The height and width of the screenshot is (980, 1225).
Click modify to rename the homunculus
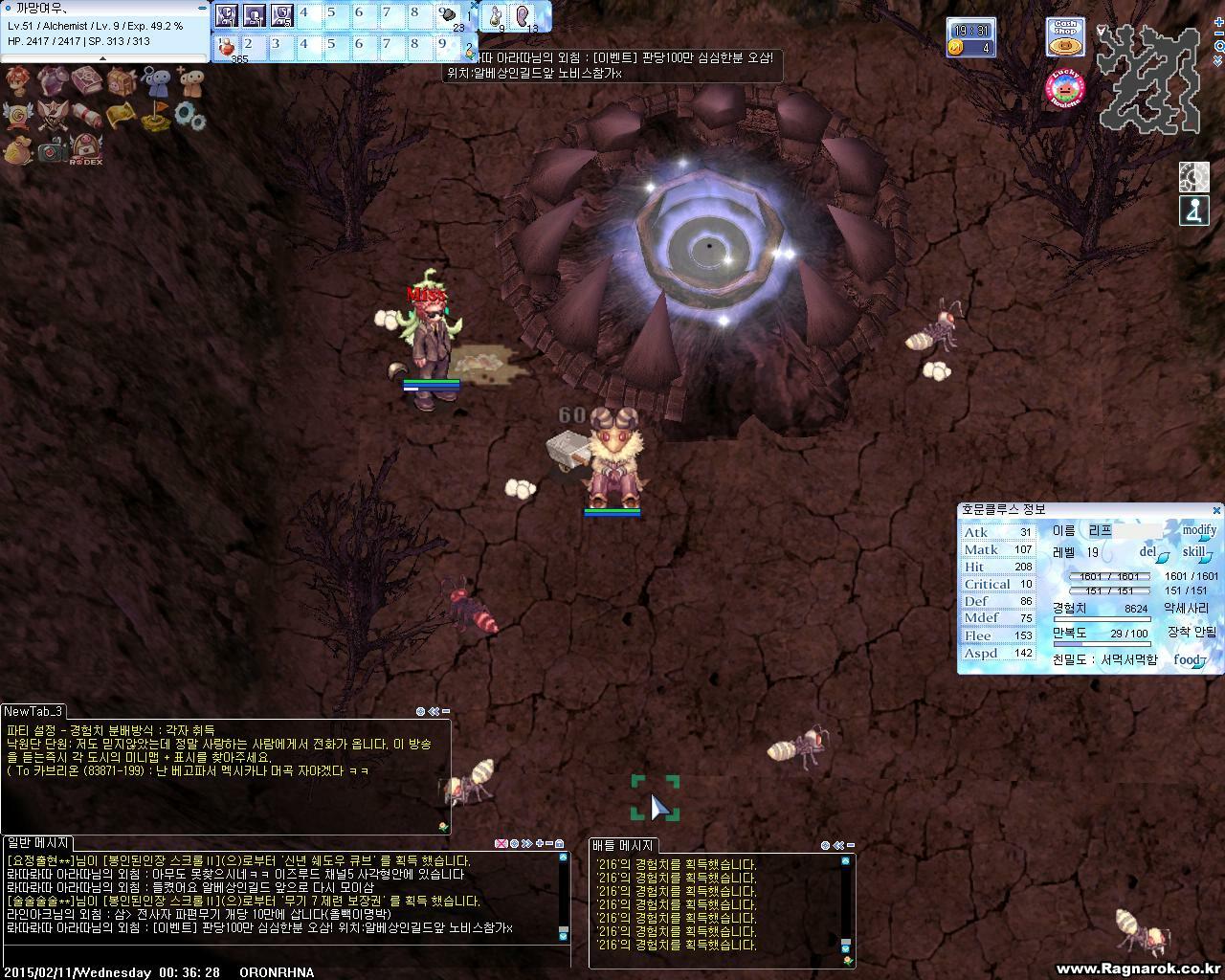pyautogui.click(x=1198, y=530)
